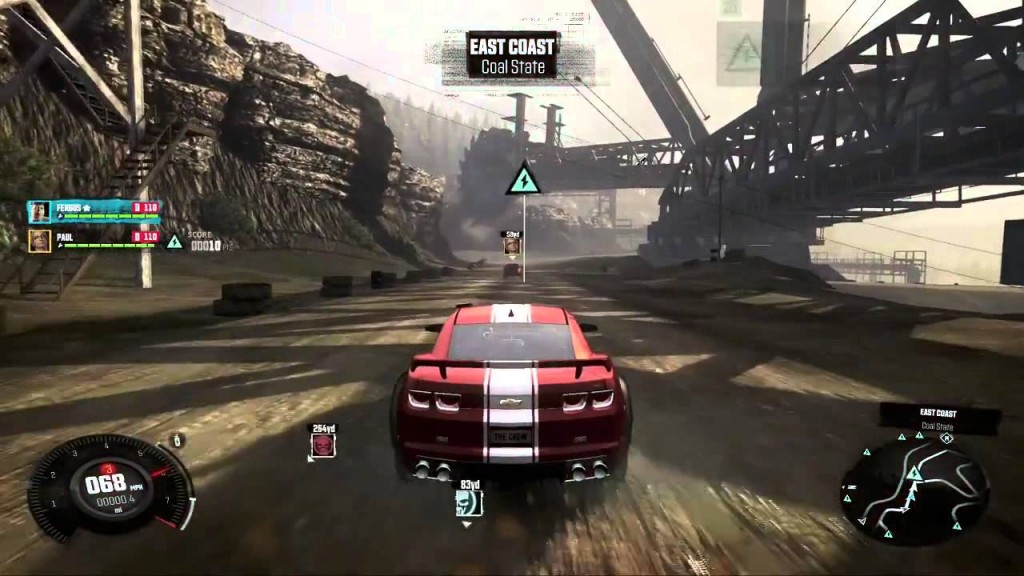Screen dimensions: 1024x576
Task: Select the teal skull marker at 83yd
Action: (x=469, y=502)
